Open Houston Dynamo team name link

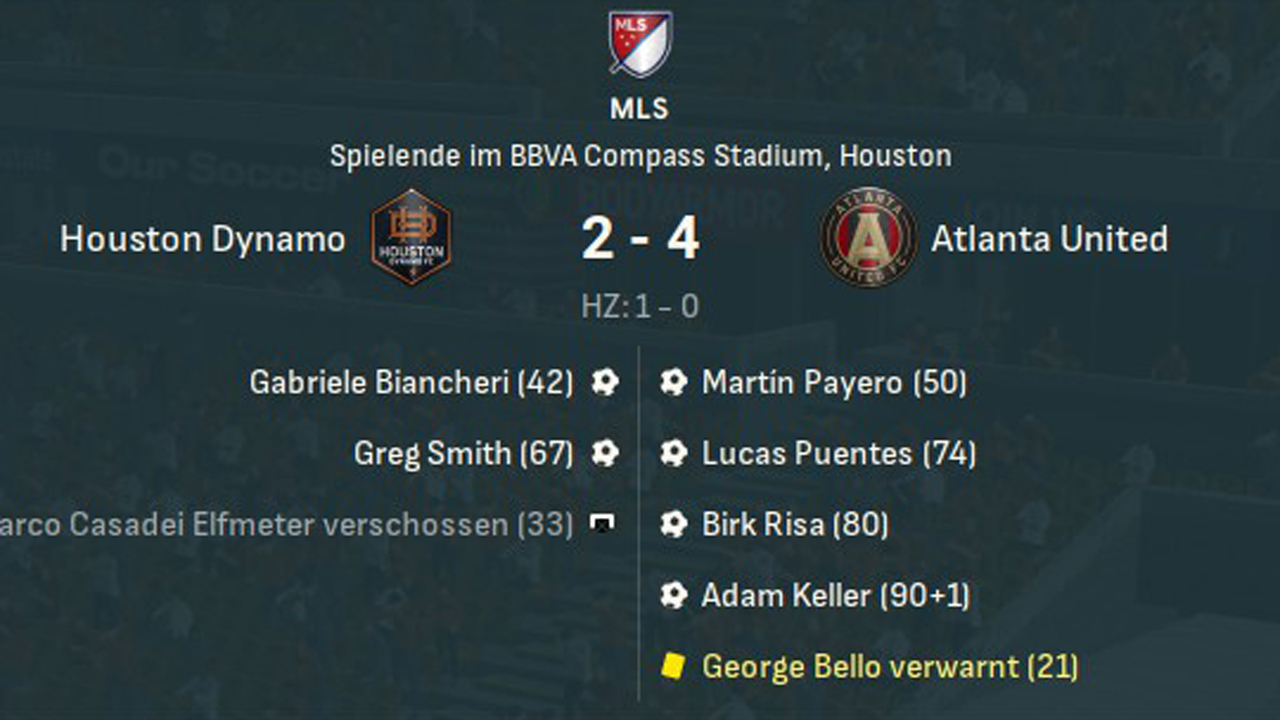(203, 239)
